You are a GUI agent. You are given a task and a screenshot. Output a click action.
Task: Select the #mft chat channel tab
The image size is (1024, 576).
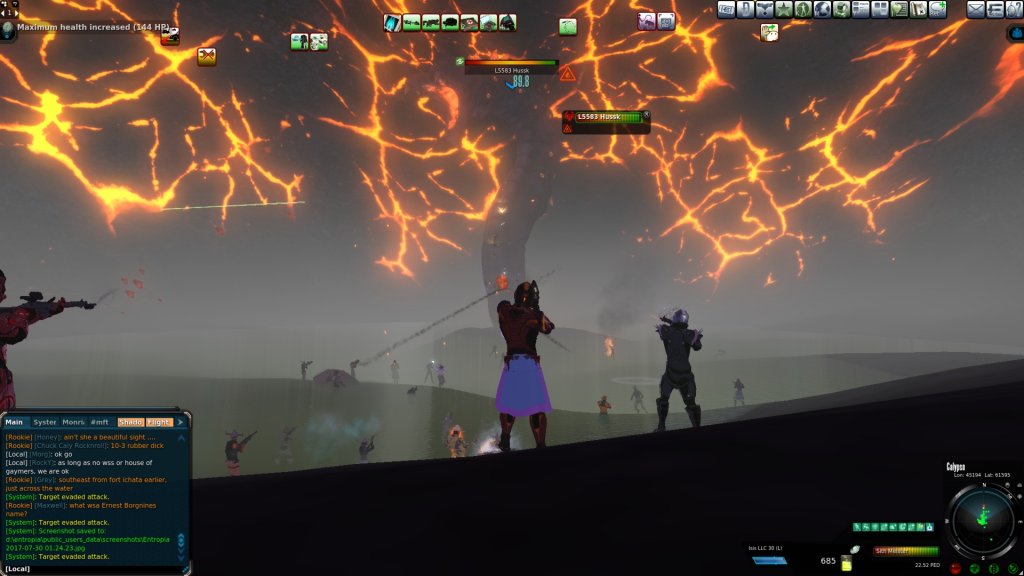point(100,422)
